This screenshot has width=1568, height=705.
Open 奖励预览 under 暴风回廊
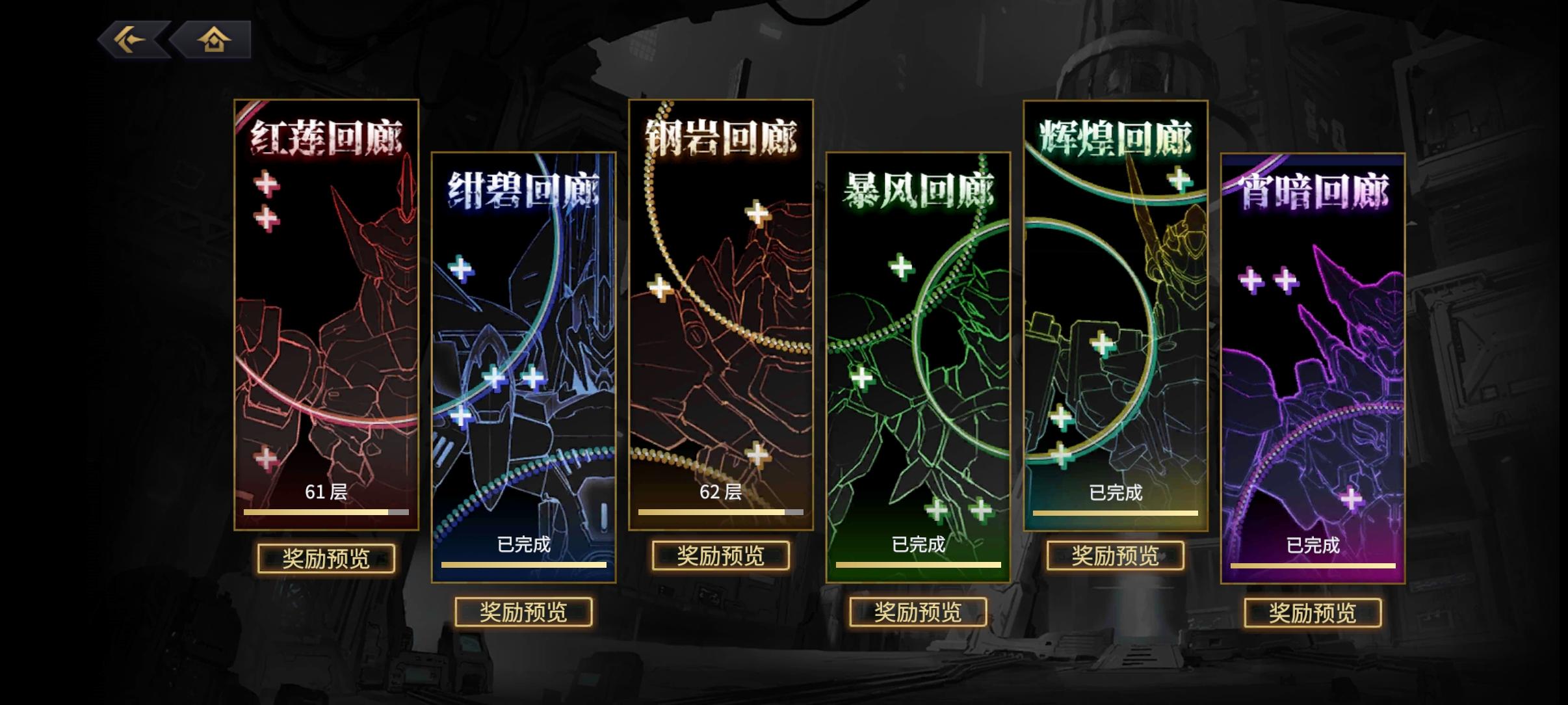click(x=920, y=612)
